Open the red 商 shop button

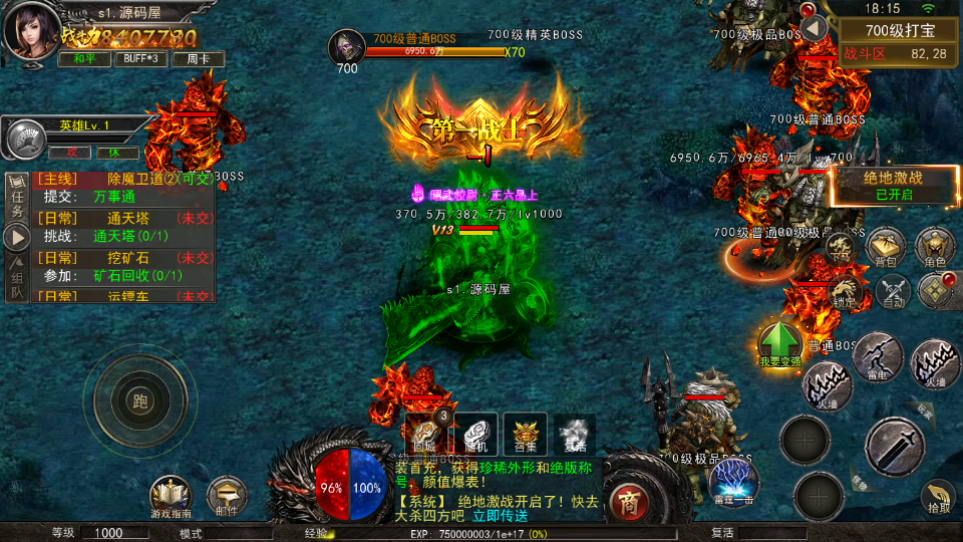628,498
